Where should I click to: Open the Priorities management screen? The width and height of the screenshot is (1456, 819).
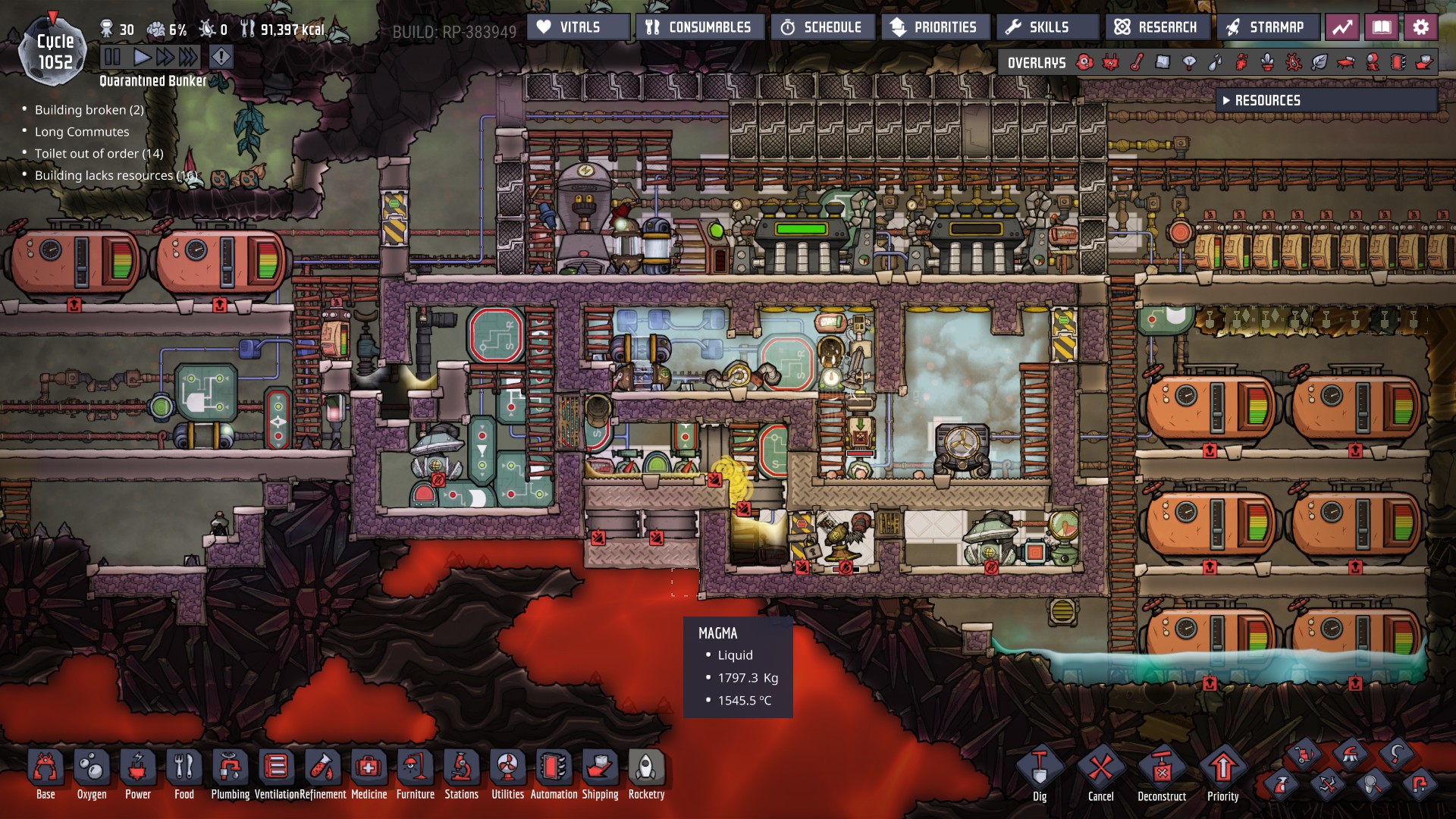coord(935,27)
